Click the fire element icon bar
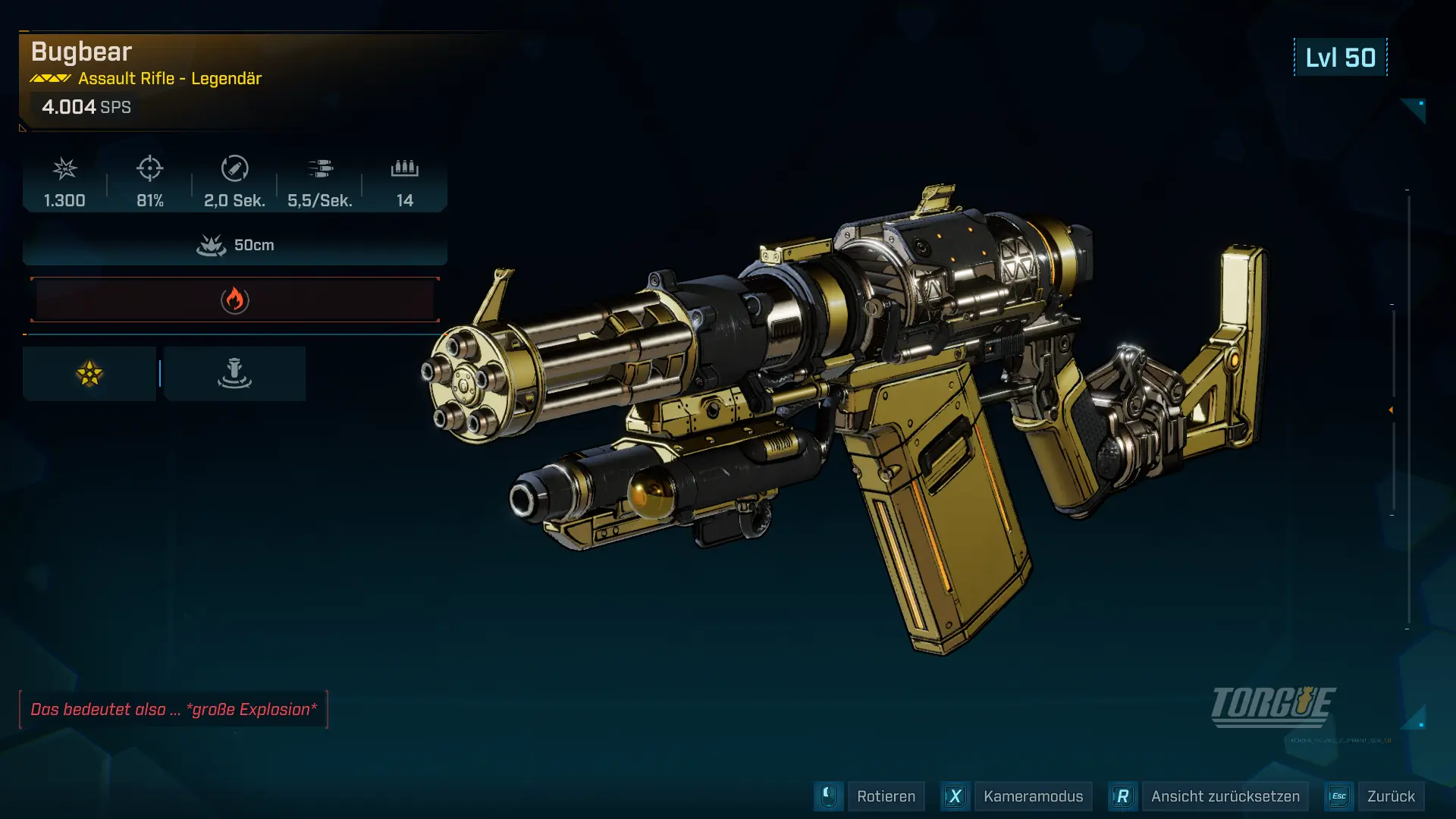The width and height of the screenshot is (1456, 819). point(235,300)
